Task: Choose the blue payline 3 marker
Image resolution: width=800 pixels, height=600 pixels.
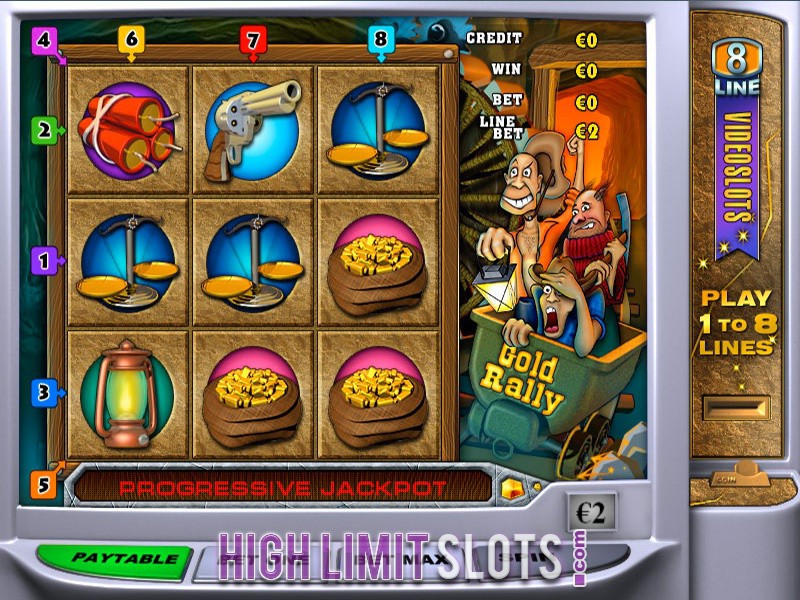Action: point(43,392)
